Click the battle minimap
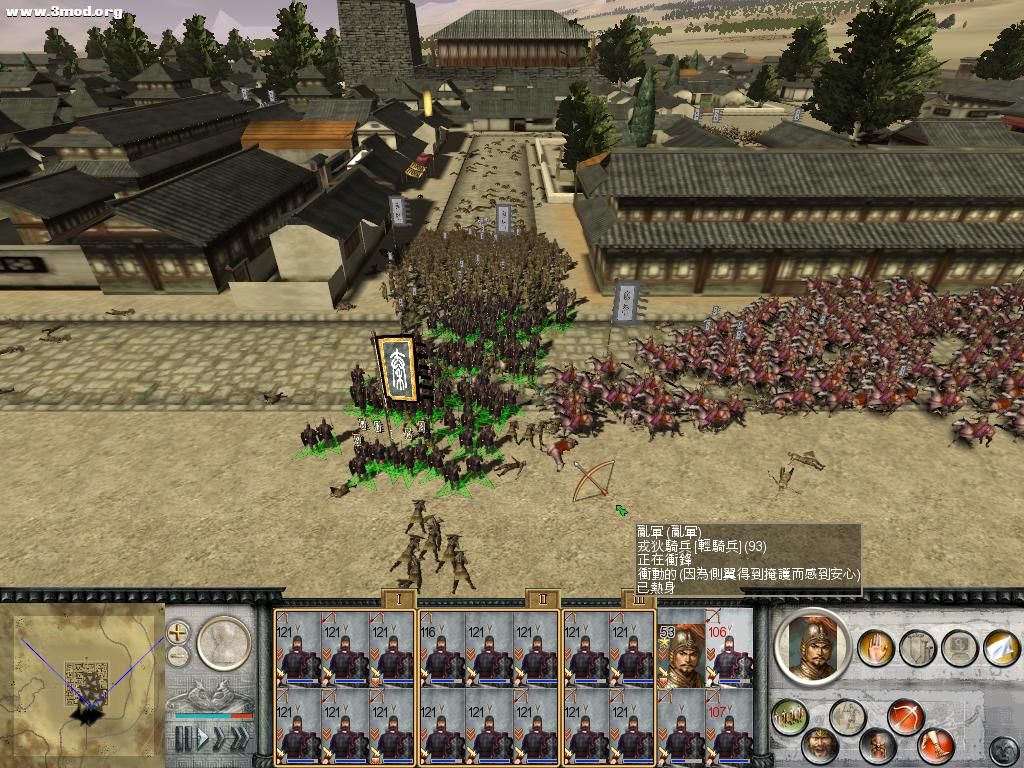This screenshot has width=1024, height=768. pyautogui.click(x=88, y=678)
